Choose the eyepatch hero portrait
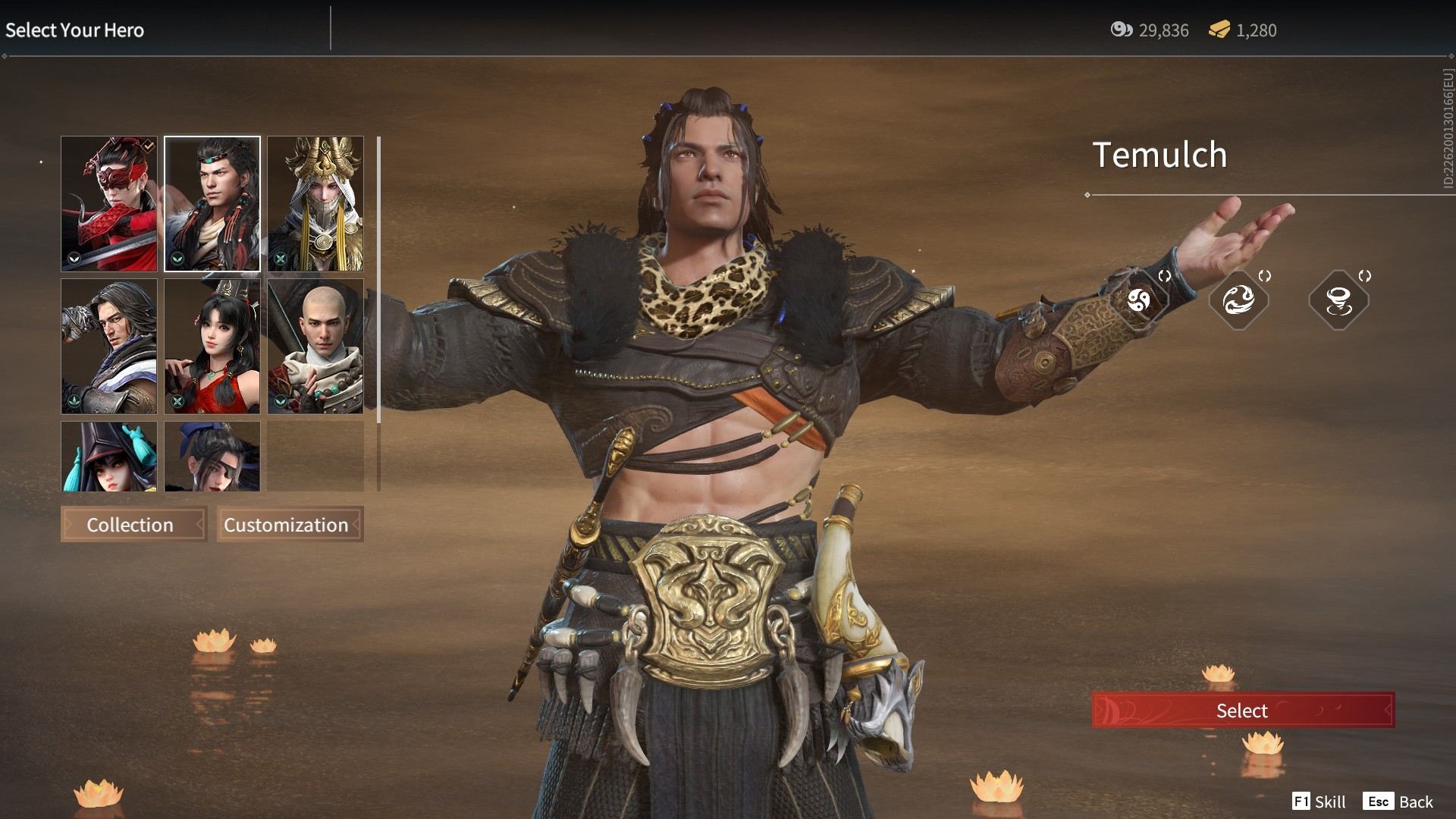Viewport: 1456px width, 819px height. click(212, 457)
